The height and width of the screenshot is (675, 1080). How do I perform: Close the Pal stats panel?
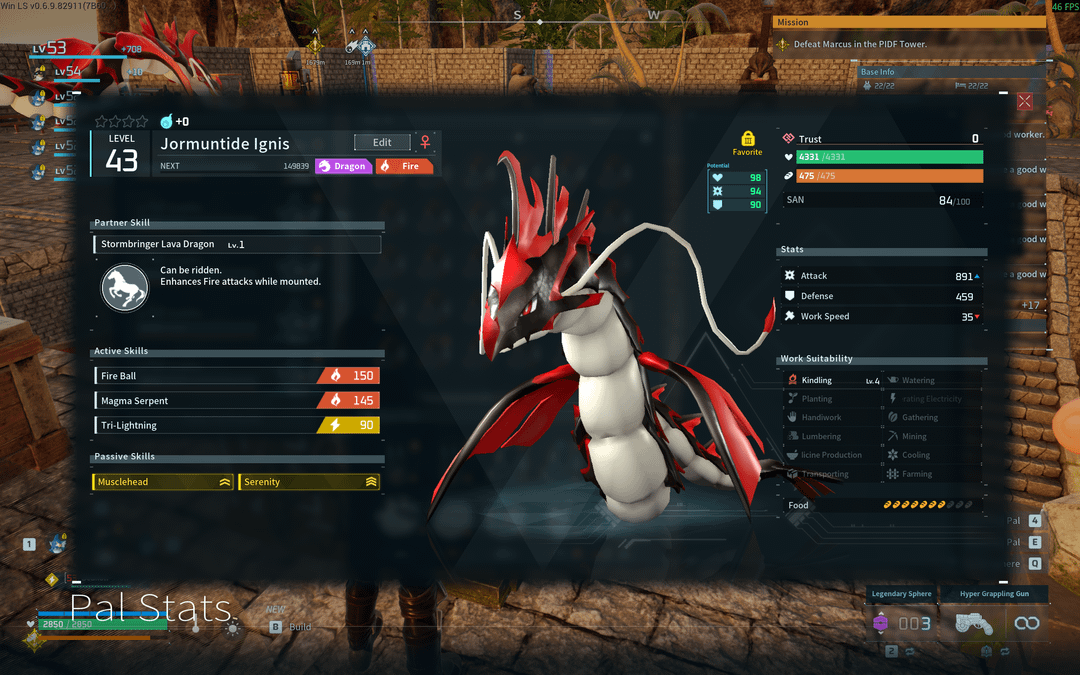(x=1025, y=101)
